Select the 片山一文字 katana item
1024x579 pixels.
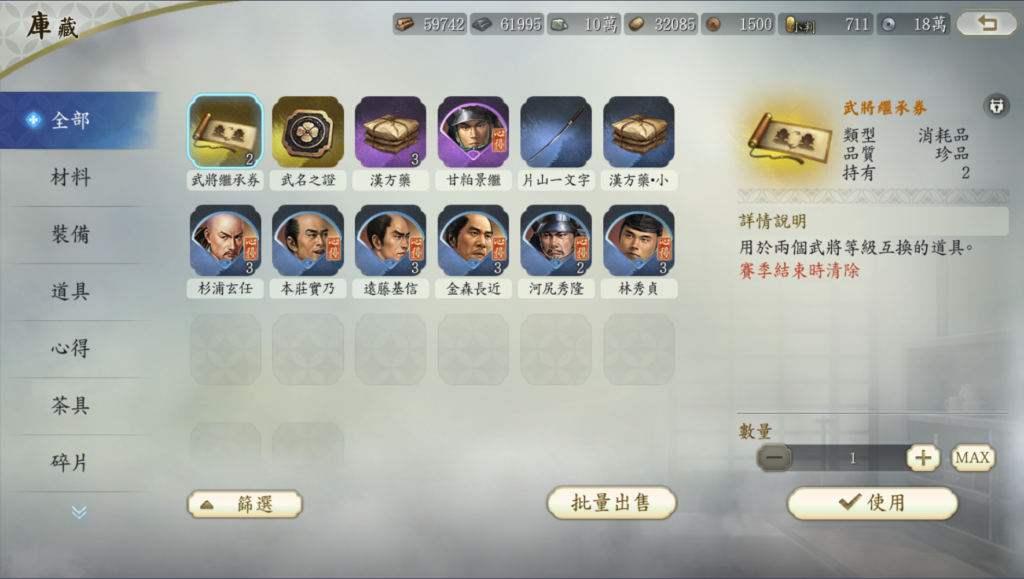(x=556, y=131)
